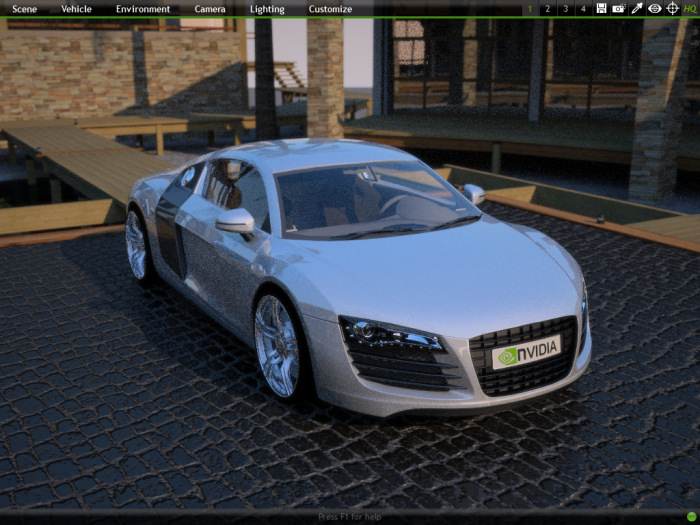Open the Customize menu
Viewport: 700px width, 525px height.
click(x=330, y=9)
